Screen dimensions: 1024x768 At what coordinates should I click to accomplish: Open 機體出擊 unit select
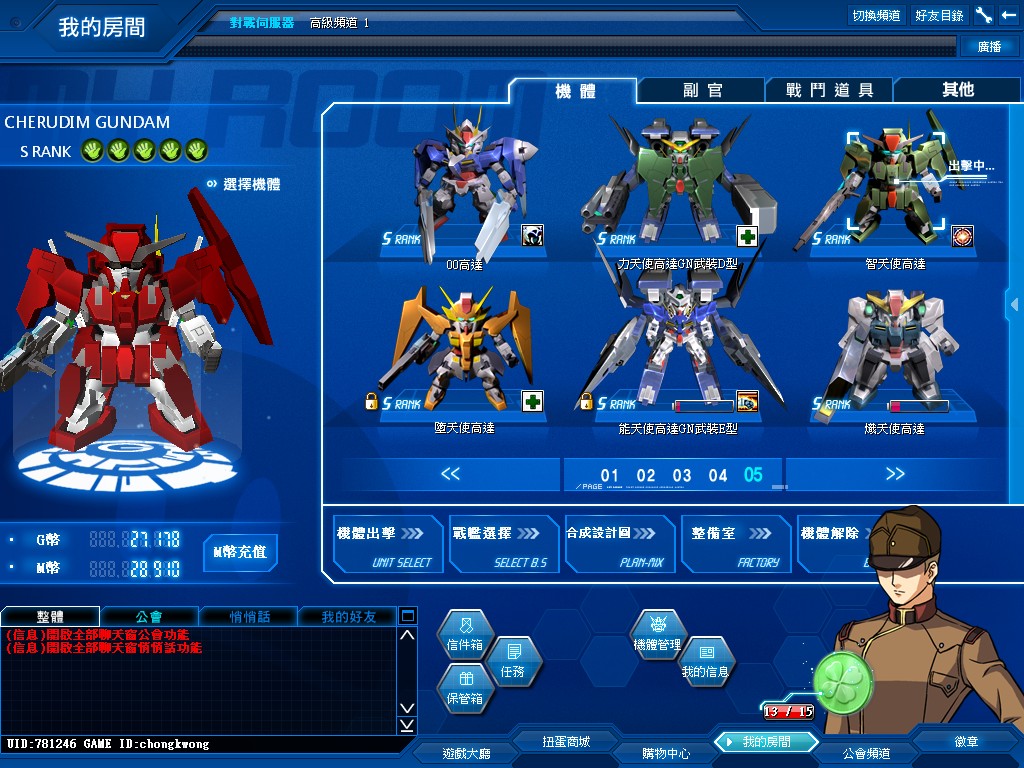(x=387, y=545)
